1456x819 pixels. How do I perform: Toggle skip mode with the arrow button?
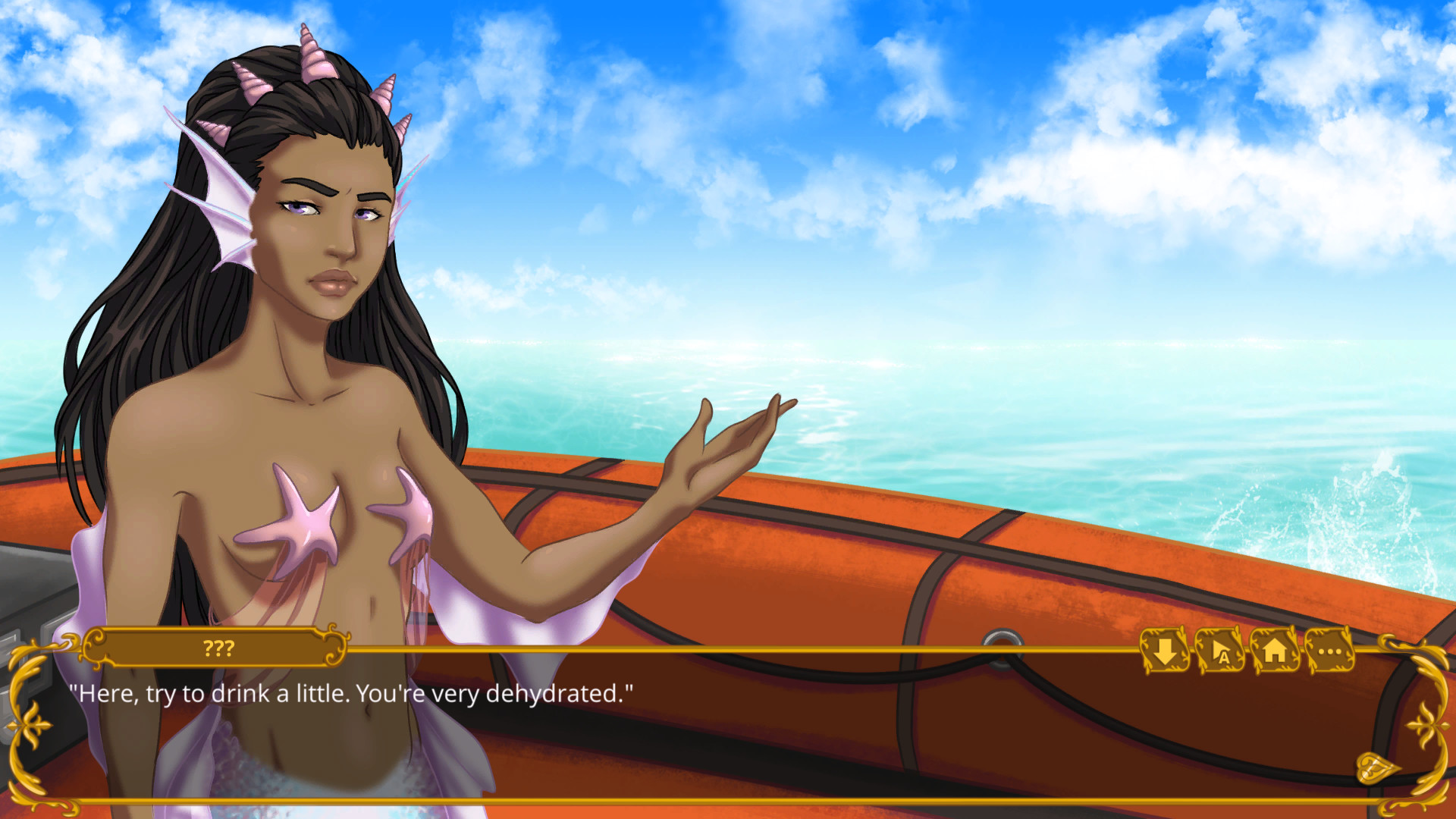pyautogui.click(x=1165, y=652)
